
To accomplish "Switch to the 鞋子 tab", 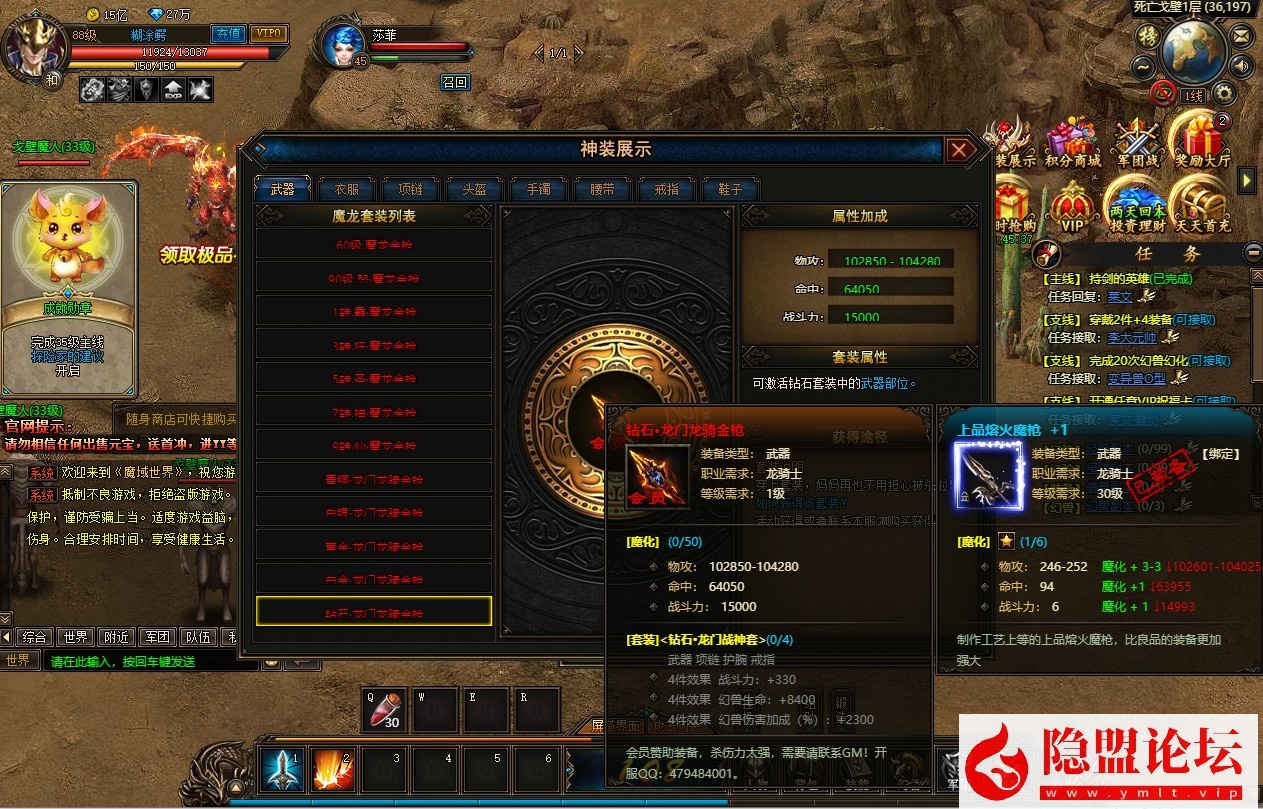I will 729,189.
